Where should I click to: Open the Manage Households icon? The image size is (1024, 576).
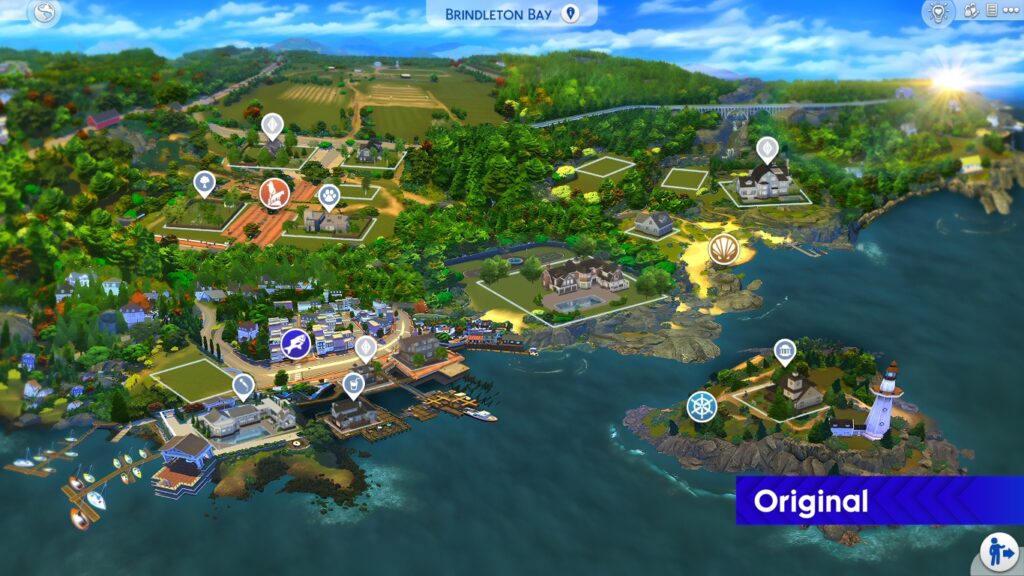point(971,11)
